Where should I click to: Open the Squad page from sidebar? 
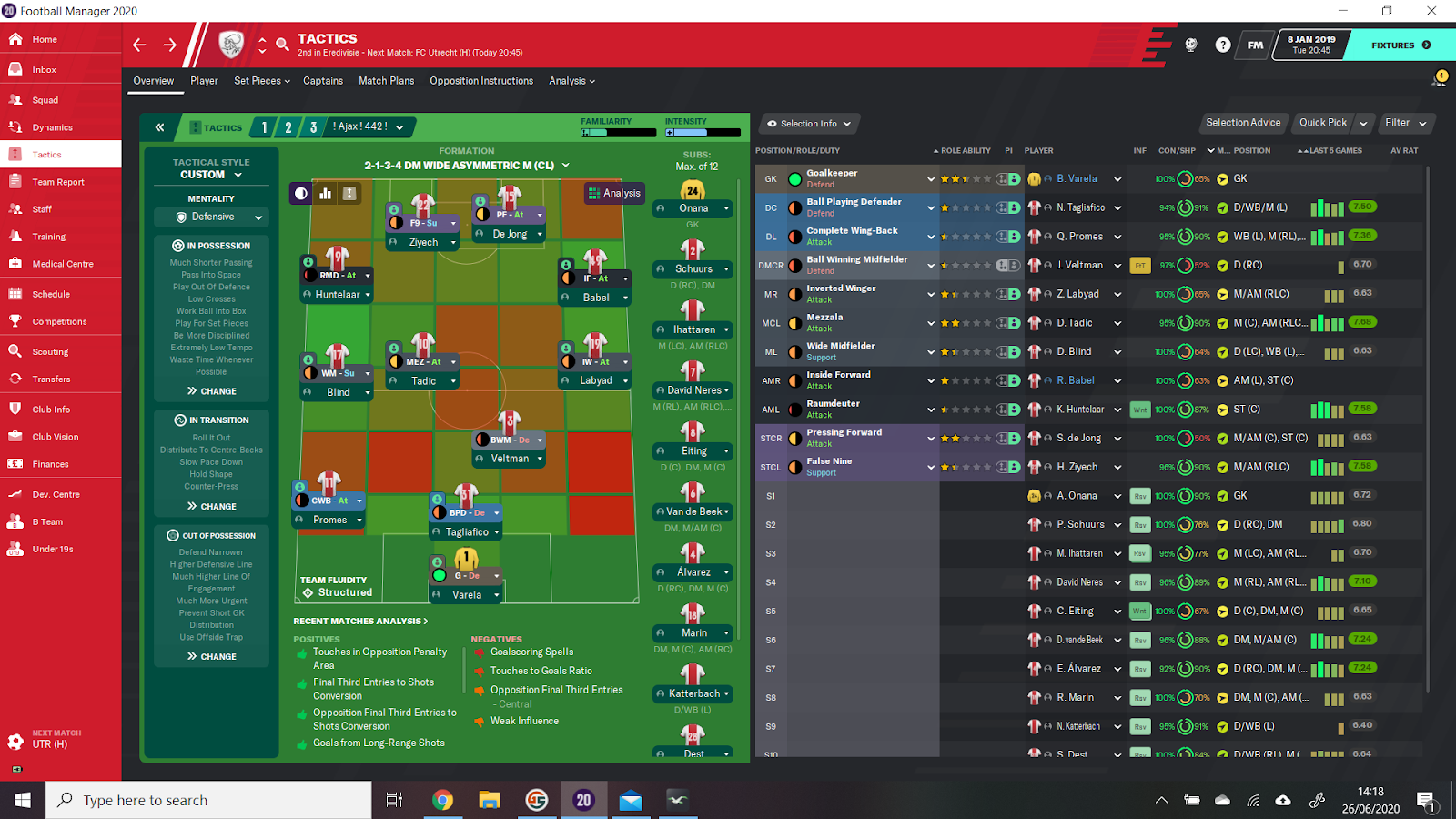45,100
